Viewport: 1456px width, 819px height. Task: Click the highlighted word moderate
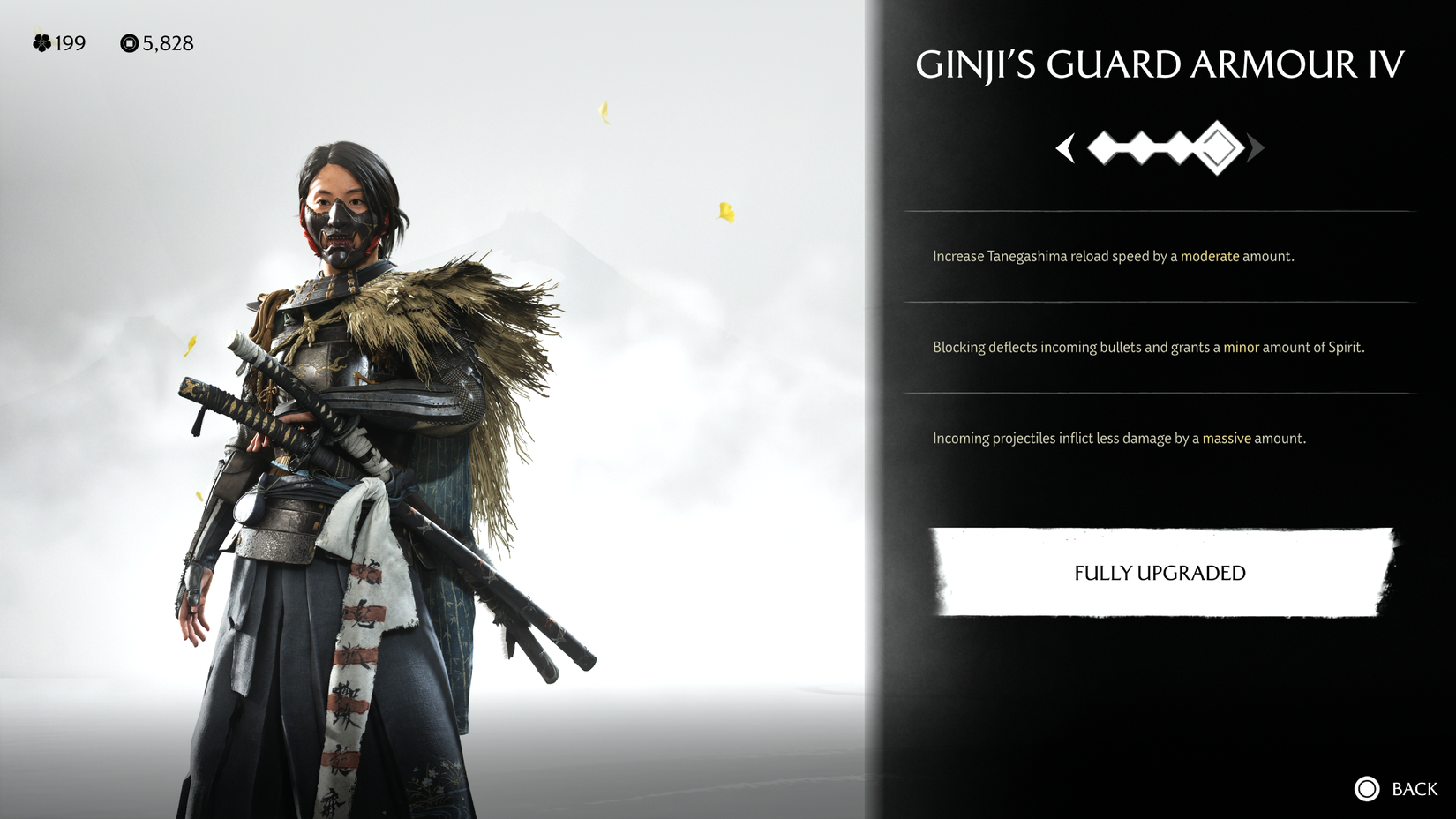pyautogui.click(x=1210, y=256)
